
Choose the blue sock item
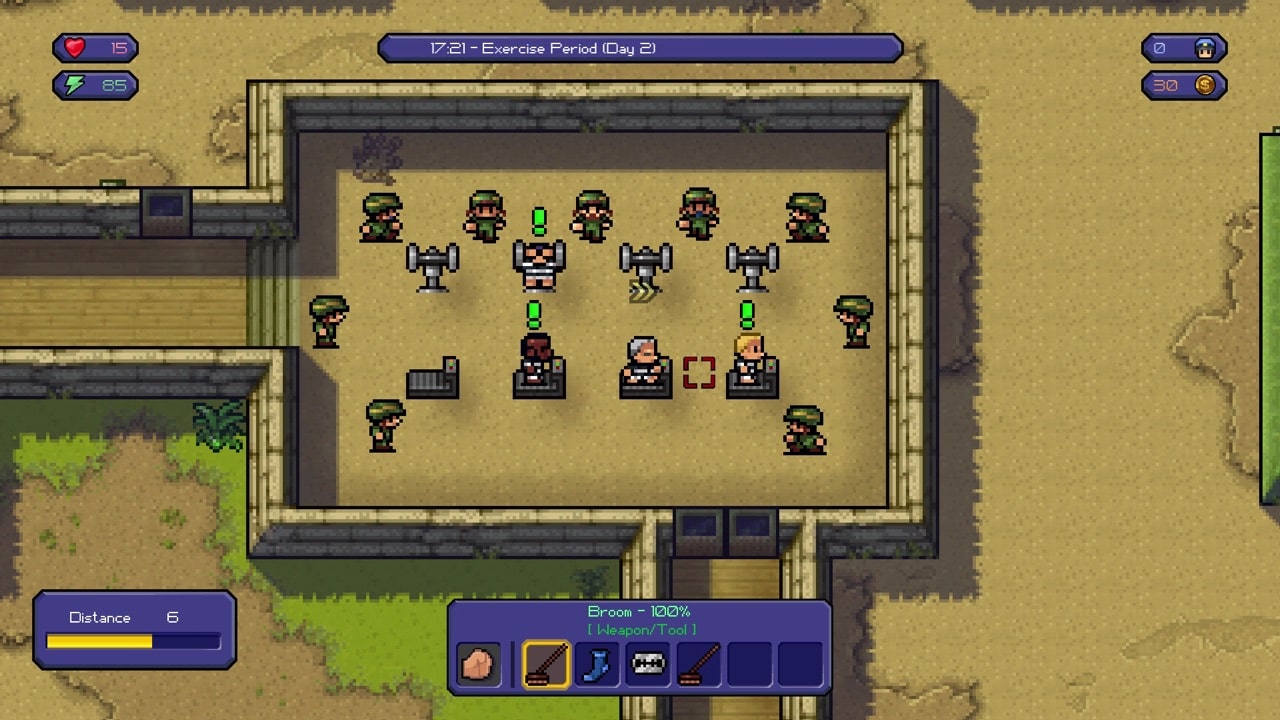pyautogui.click(x=597, y=664)
